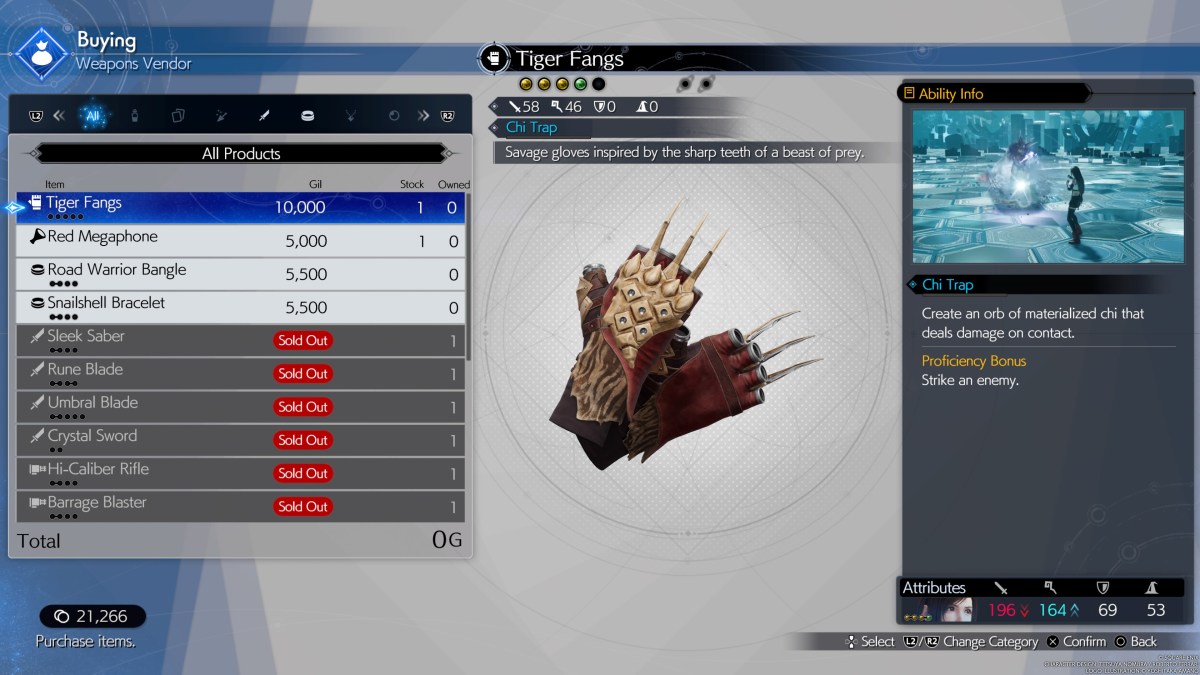Select the Road Warrior Bangle entry
Viewport: 1200px width, 675px height.
pyautogui.click(x=240, y=274)
